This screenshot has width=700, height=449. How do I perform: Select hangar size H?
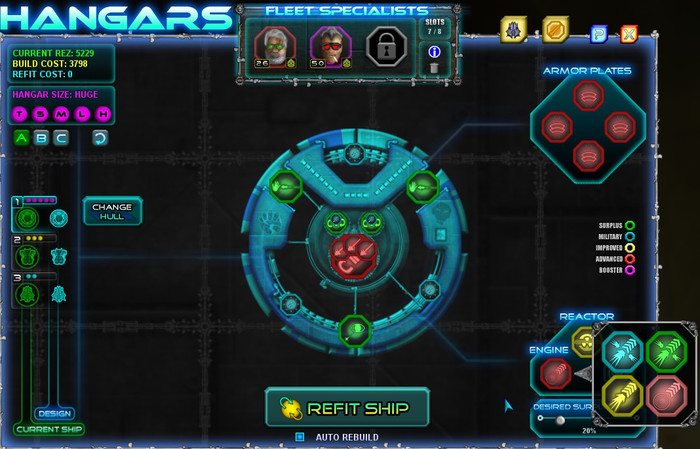pos(102,116)
